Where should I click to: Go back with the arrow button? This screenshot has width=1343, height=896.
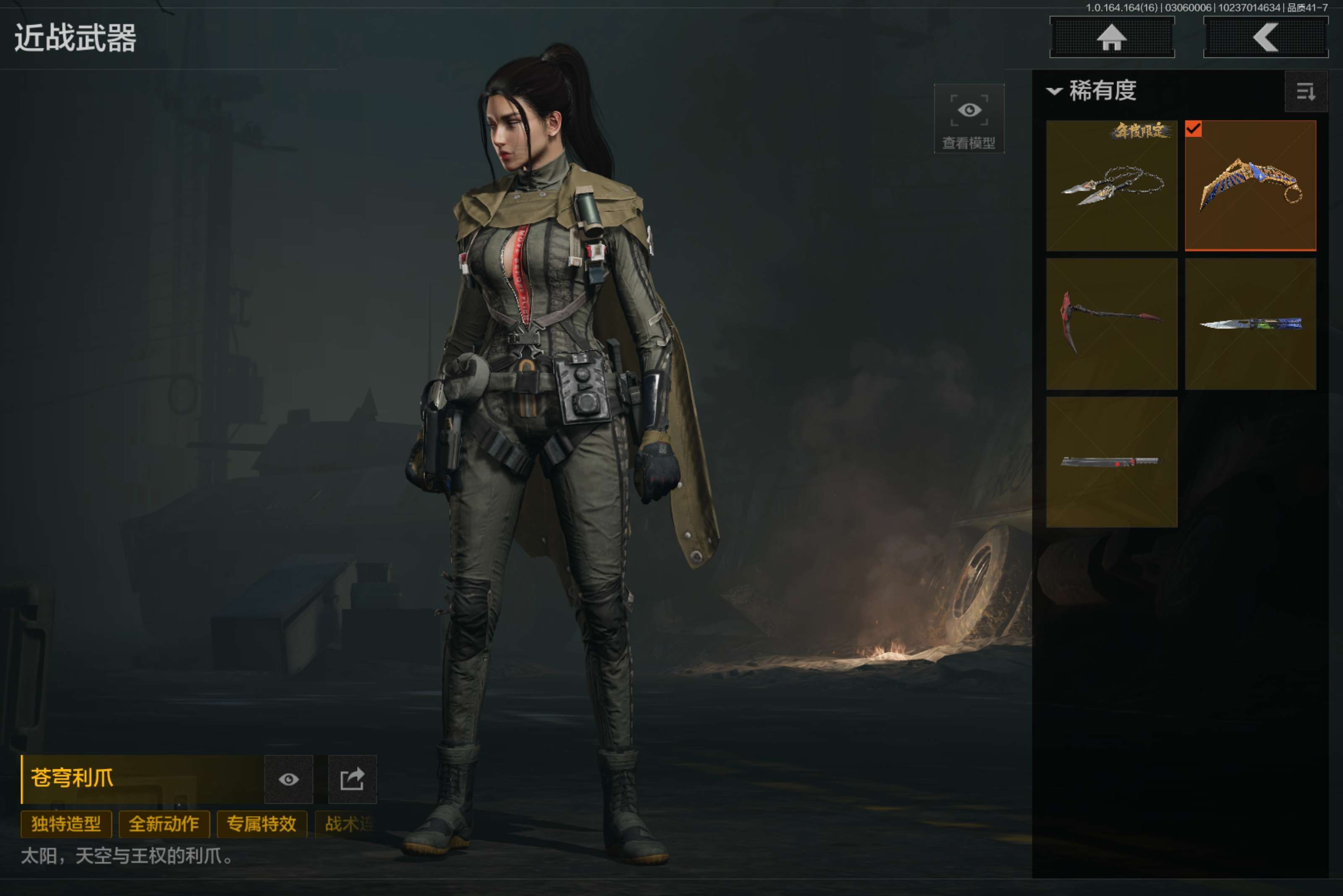(x=1265, y=38)
